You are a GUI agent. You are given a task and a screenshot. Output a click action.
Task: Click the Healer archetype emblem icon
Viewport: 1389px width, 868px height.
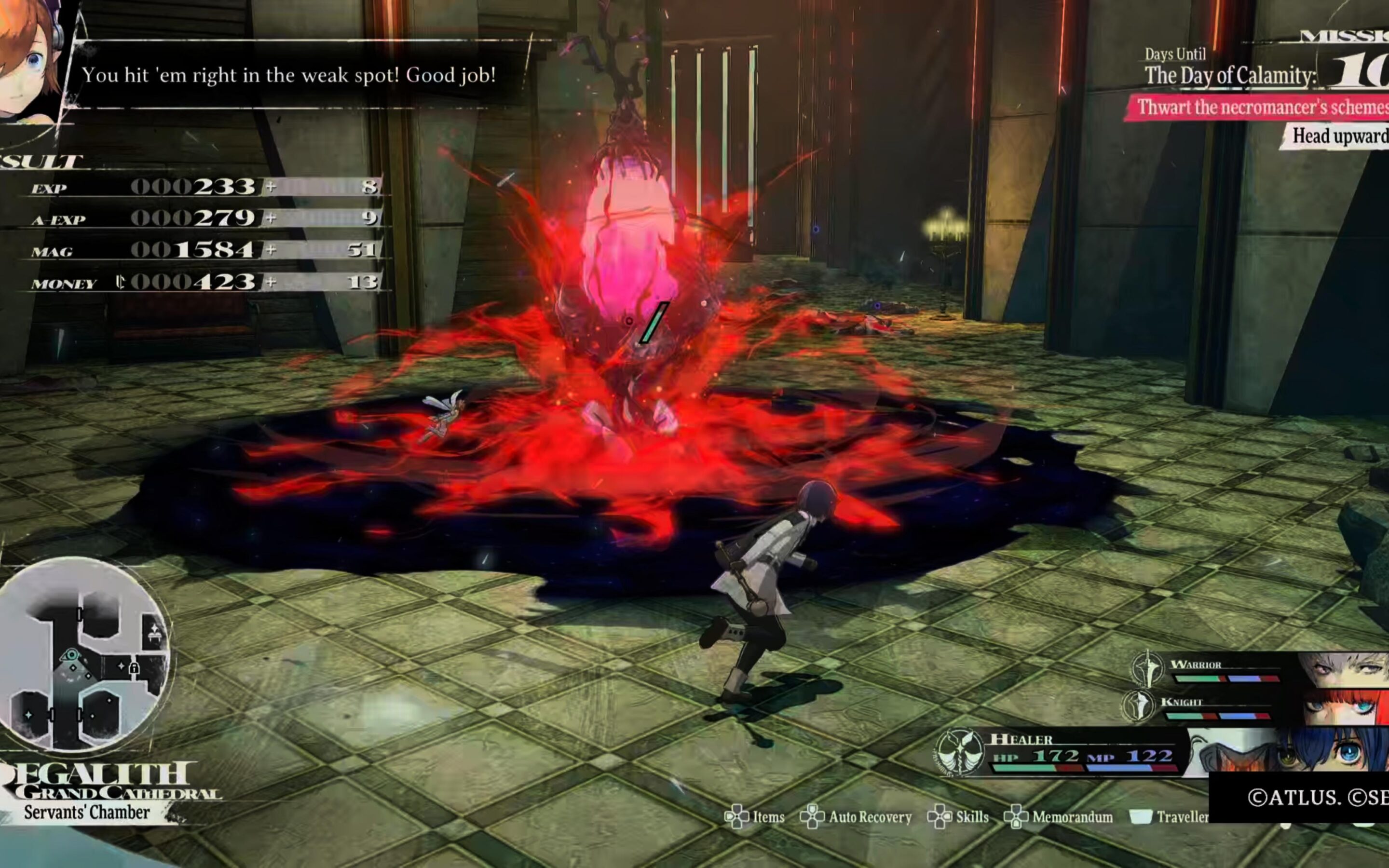click(958, 752)
